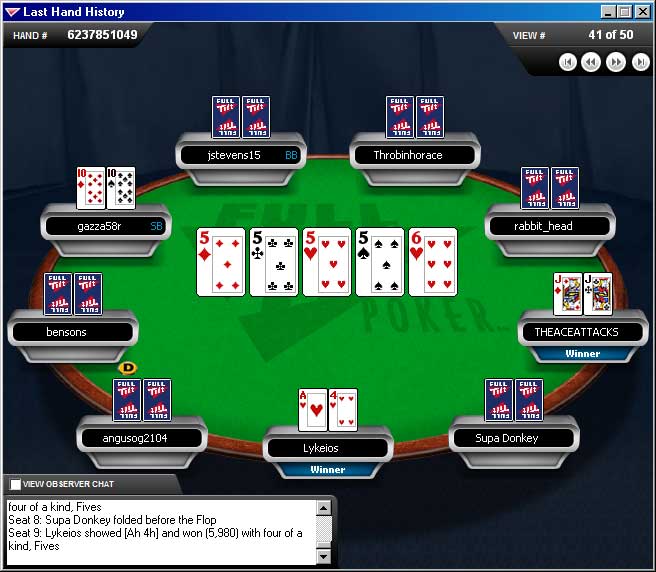656x572 pixels.
Task: Skip to the last hand in history
Action: click(640, 62)
